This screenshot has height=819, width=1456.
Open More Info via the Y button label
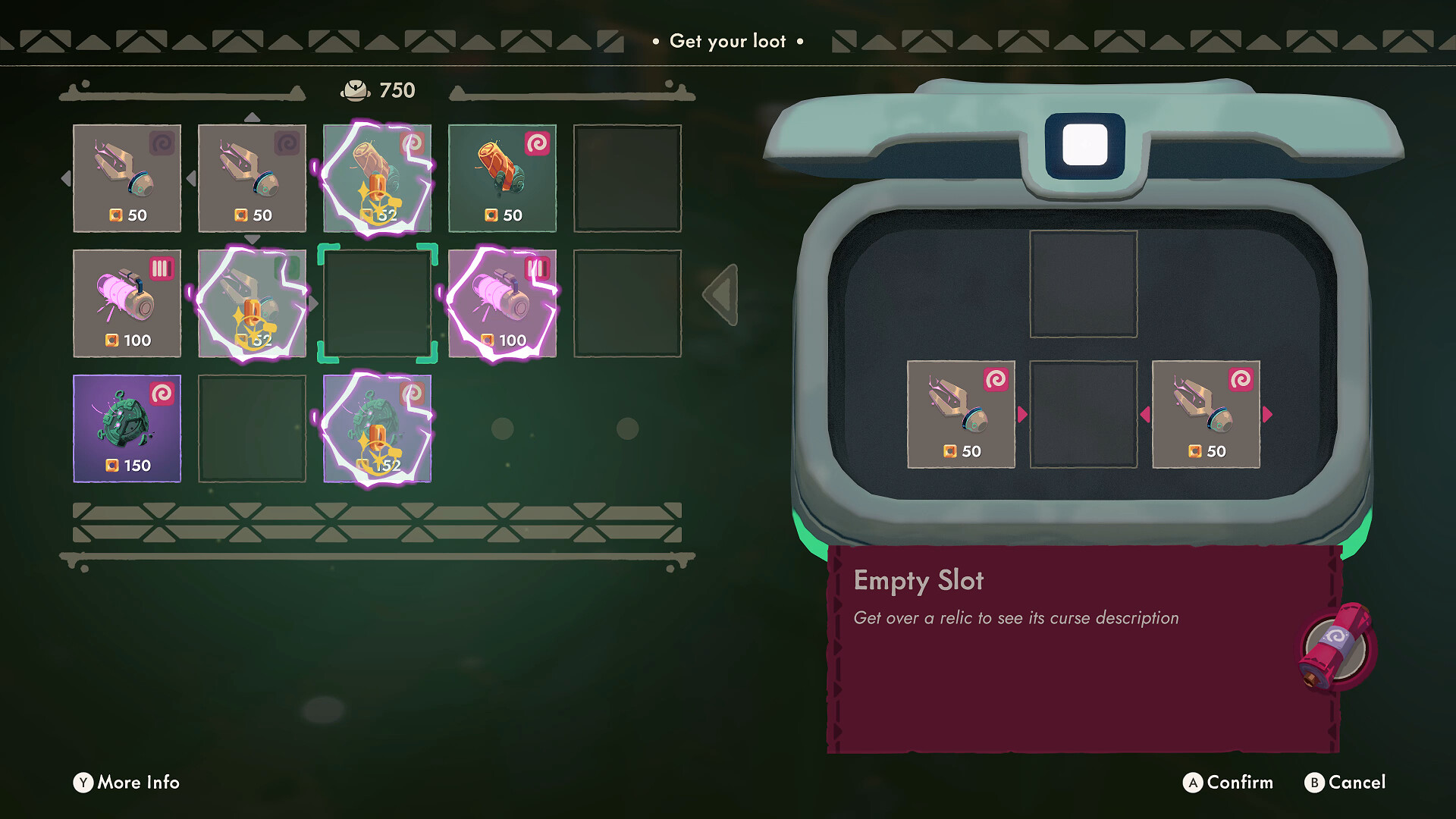(x=125, y=783)
